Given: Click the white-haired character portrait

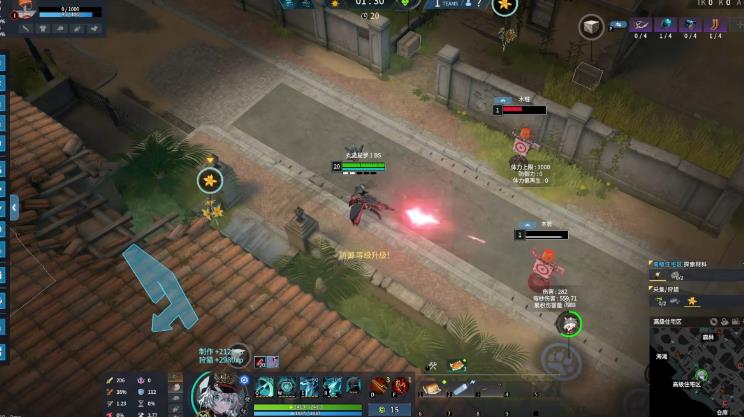Looking at the screenshot, I should point(218,393).
